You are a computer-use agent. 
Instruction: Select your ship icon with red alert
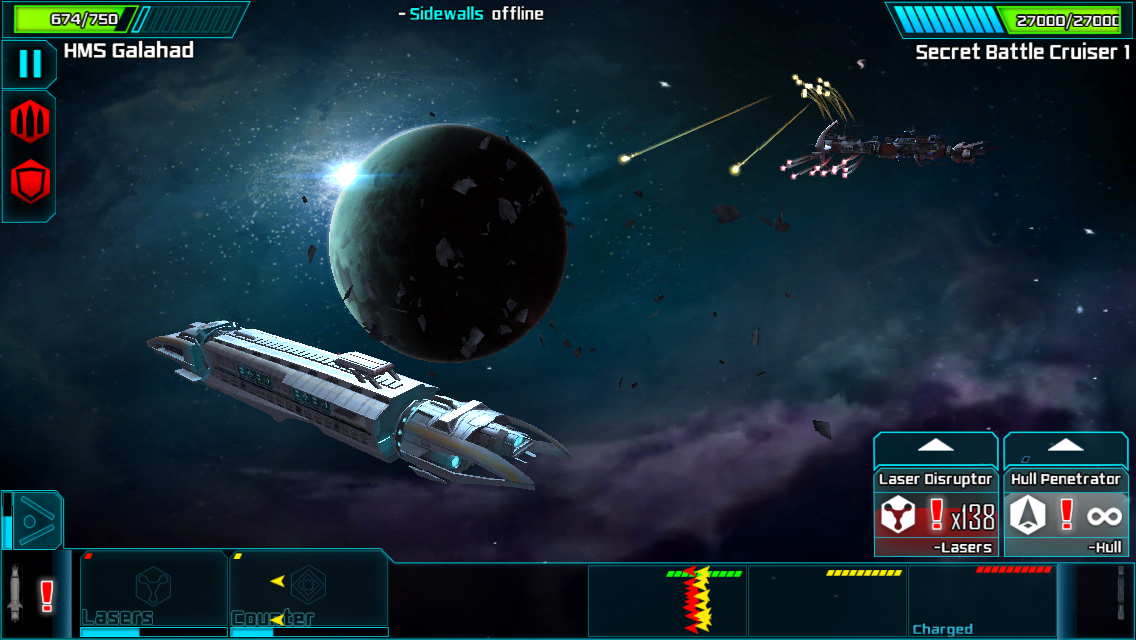click(29, 597)
